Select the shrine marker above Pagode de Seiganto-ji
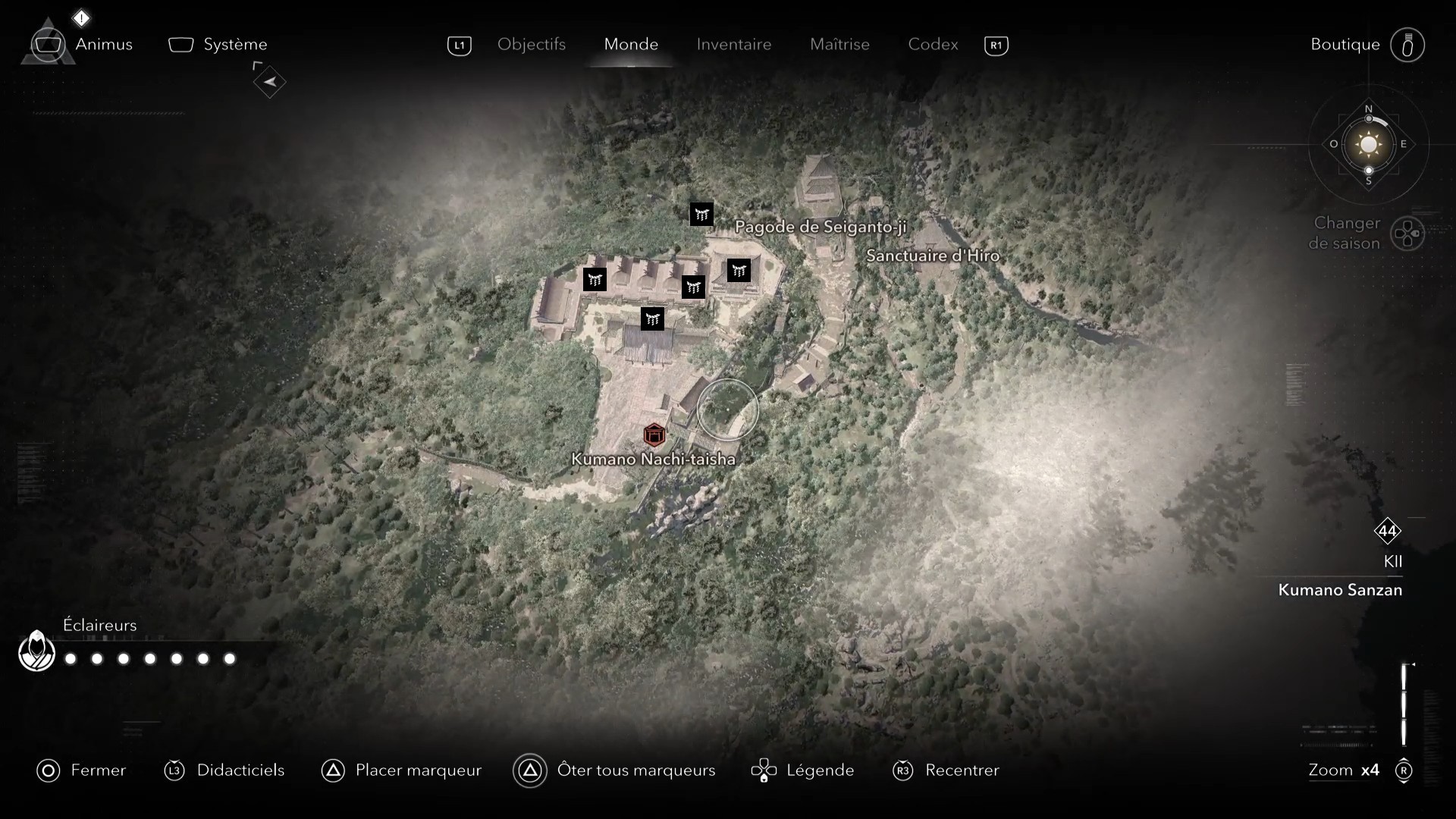Screen dimensions: 1456x819 click(701, 214)
